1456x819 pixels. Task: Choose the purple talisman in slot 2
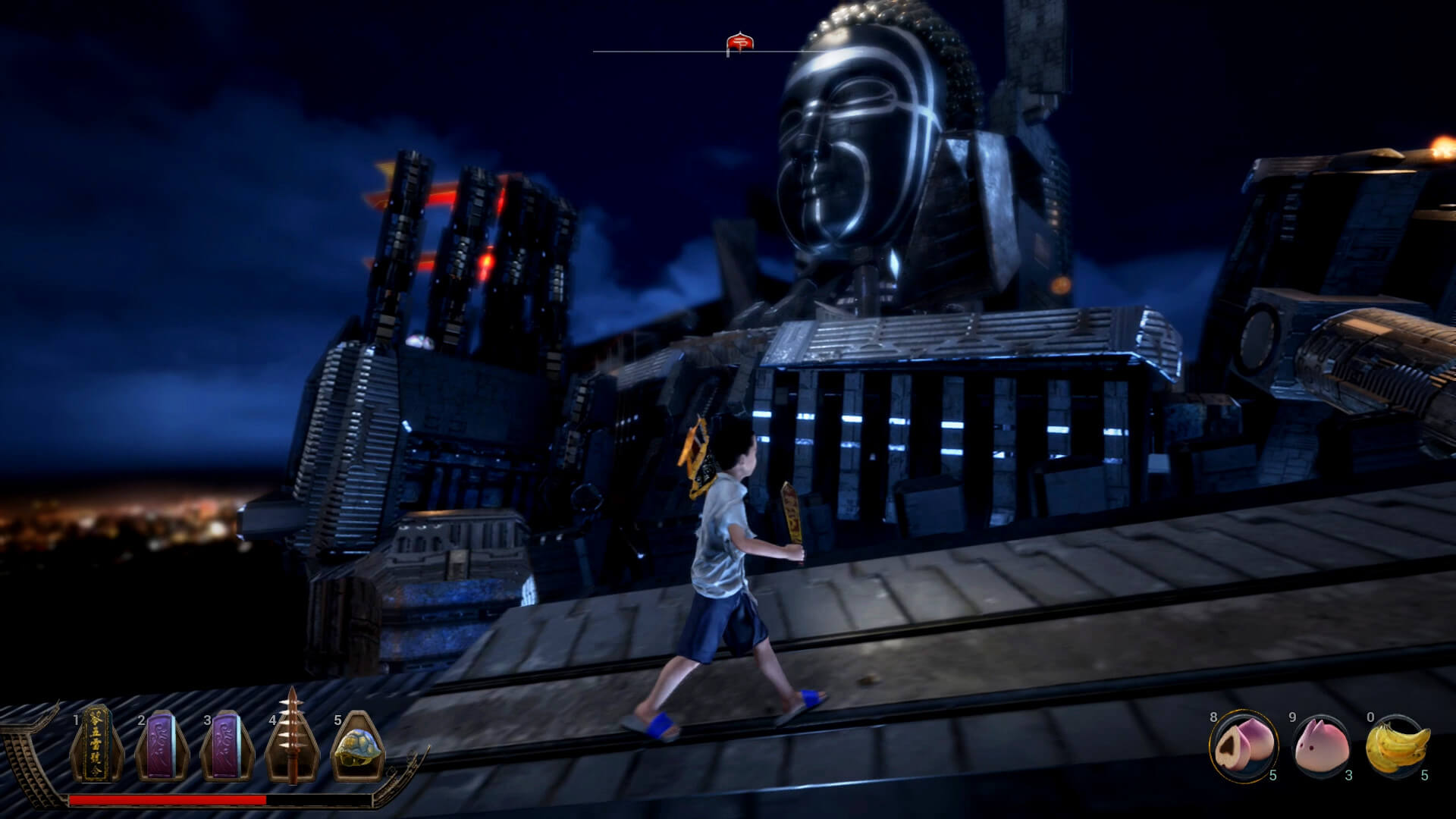(x=162, y=747)
